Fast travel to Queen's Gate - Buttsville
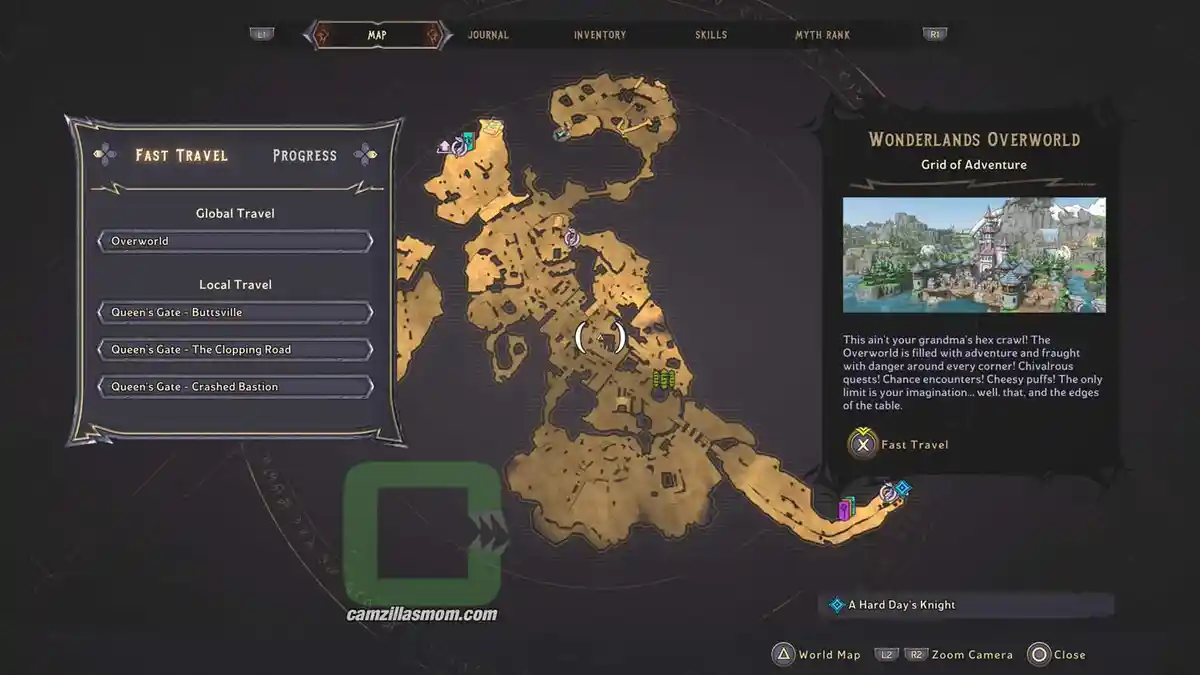 pyautogui.click(x=235, y=312)
